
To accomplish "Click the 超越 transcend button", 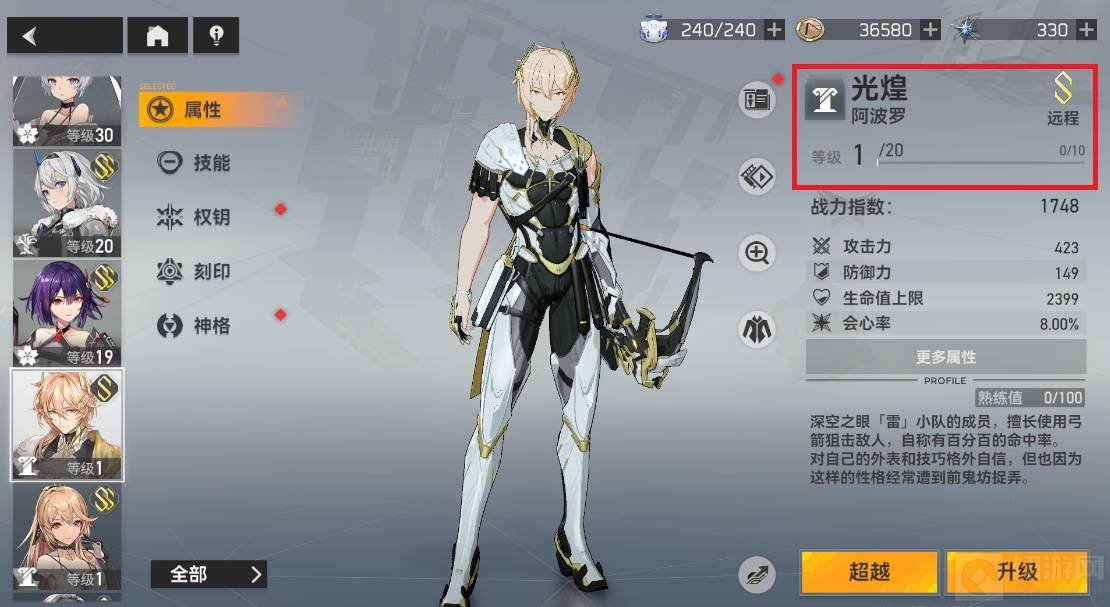I will click(x=868, y=572).
